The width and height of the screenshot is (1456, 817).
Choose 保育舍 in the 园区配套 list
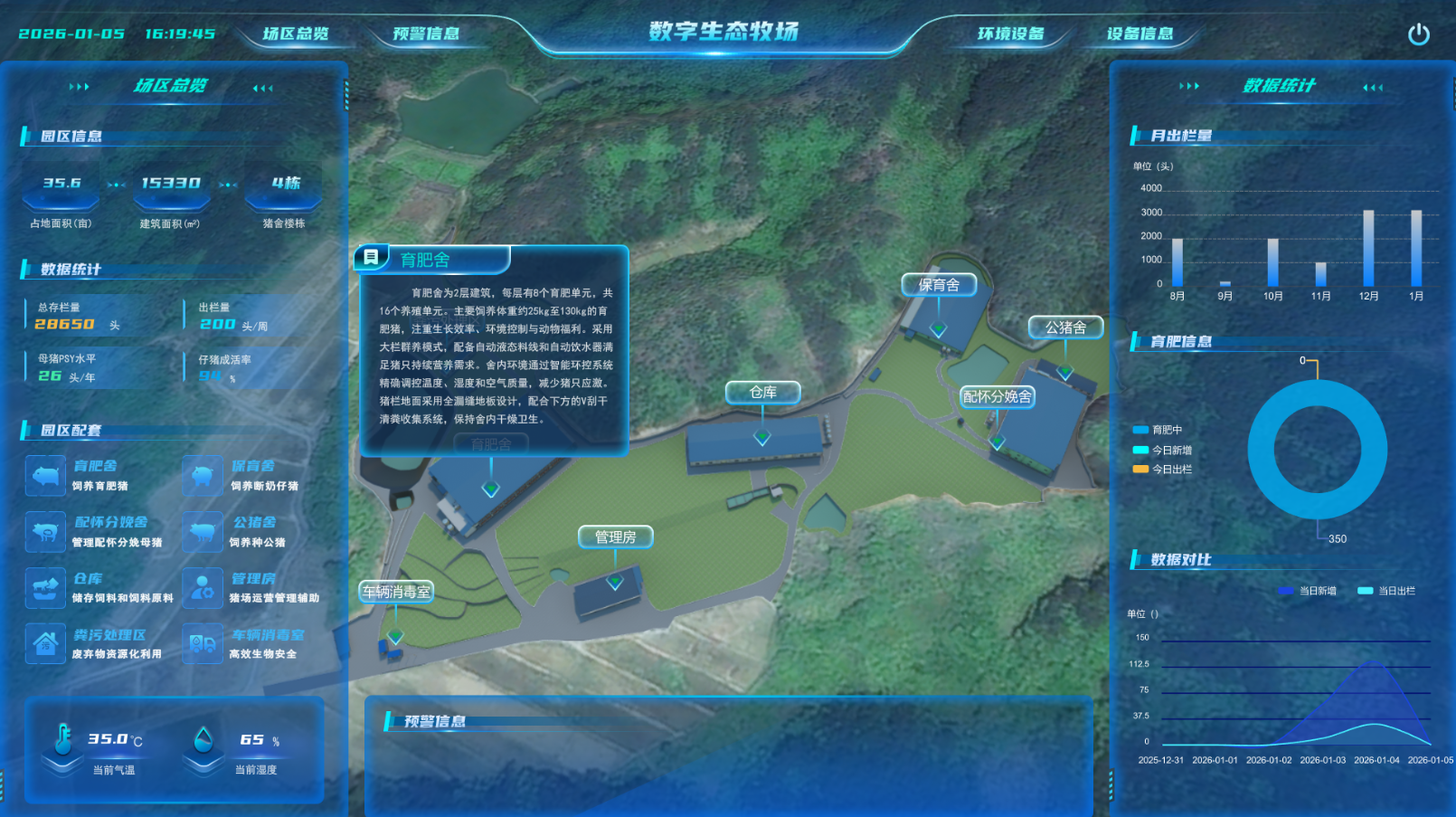click(x=252, y=467)
